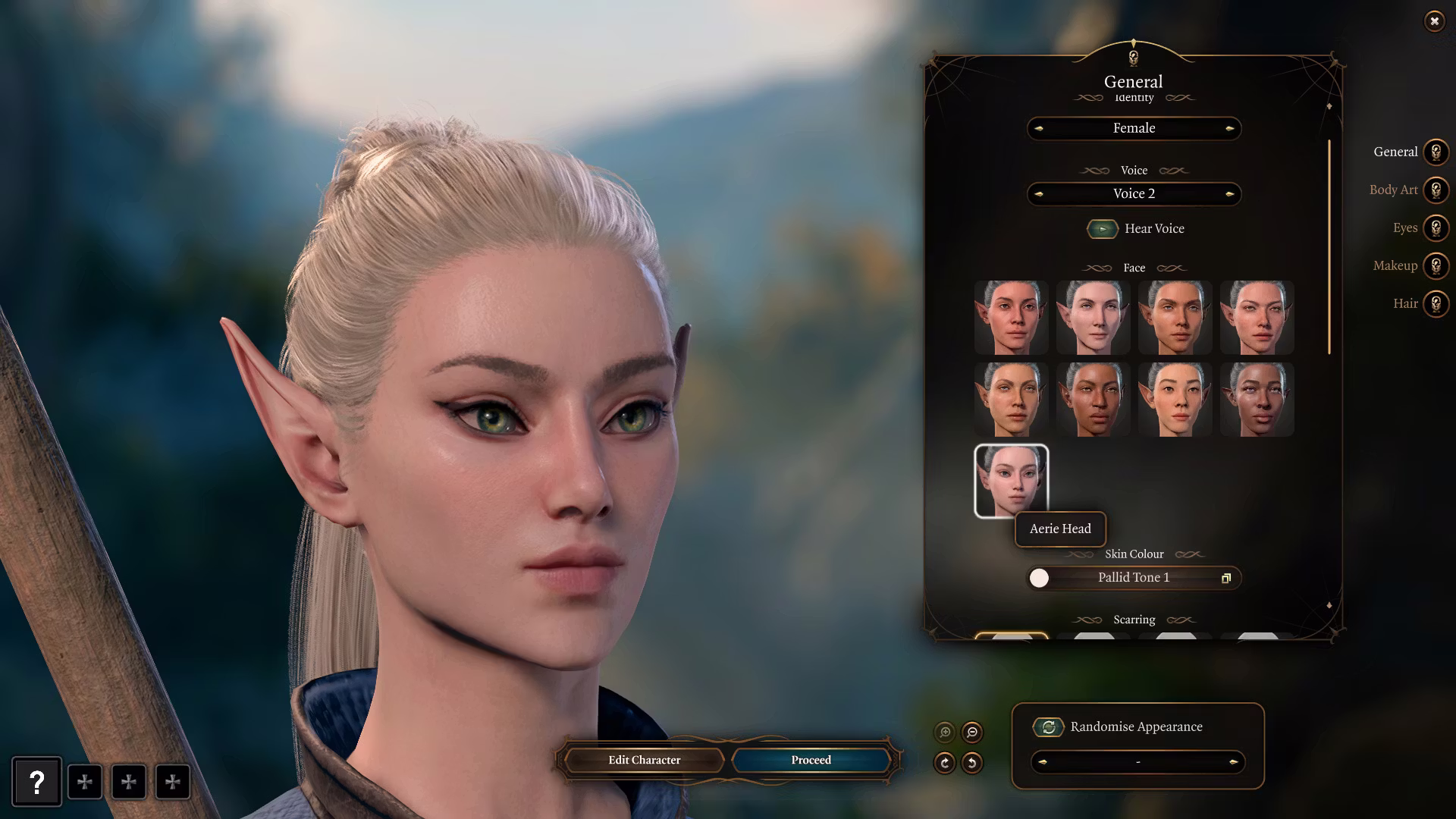This screenshot has width=1456, height=819.
Task: Pick the first face in the top row
Action: pos(1011,317)
